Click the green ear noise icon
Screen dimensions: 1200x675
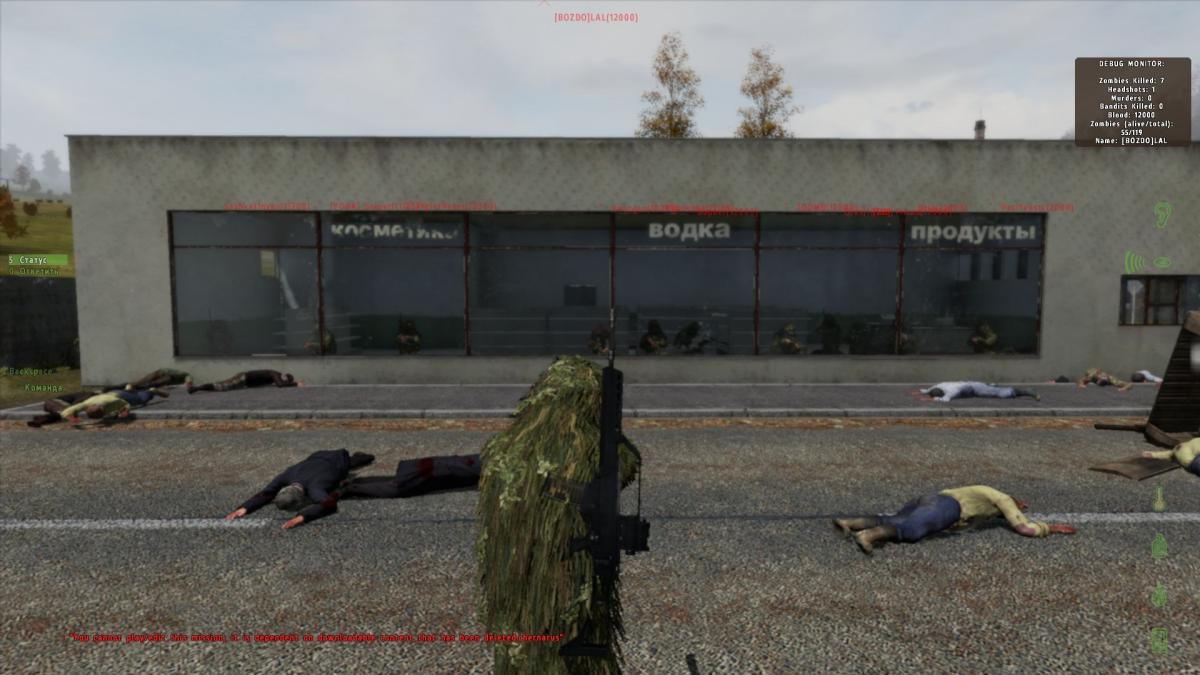pos(1162,213)
